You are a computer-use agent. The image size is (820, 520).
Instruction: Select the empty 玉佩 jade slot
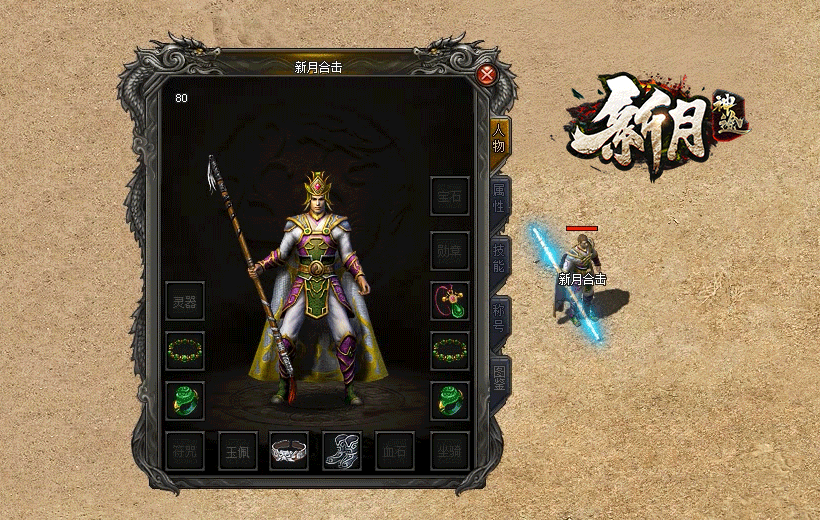click(238, 451)
